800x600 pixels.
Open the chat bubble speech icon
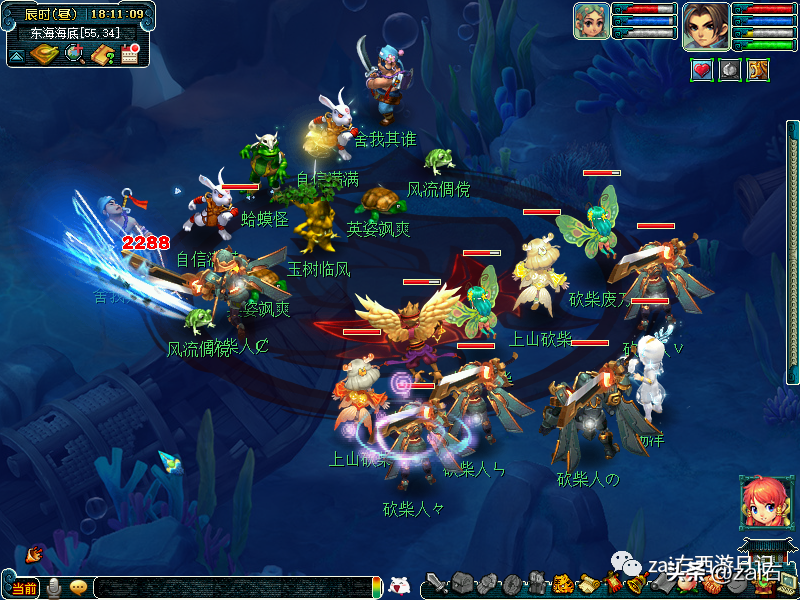click(78, 588)
